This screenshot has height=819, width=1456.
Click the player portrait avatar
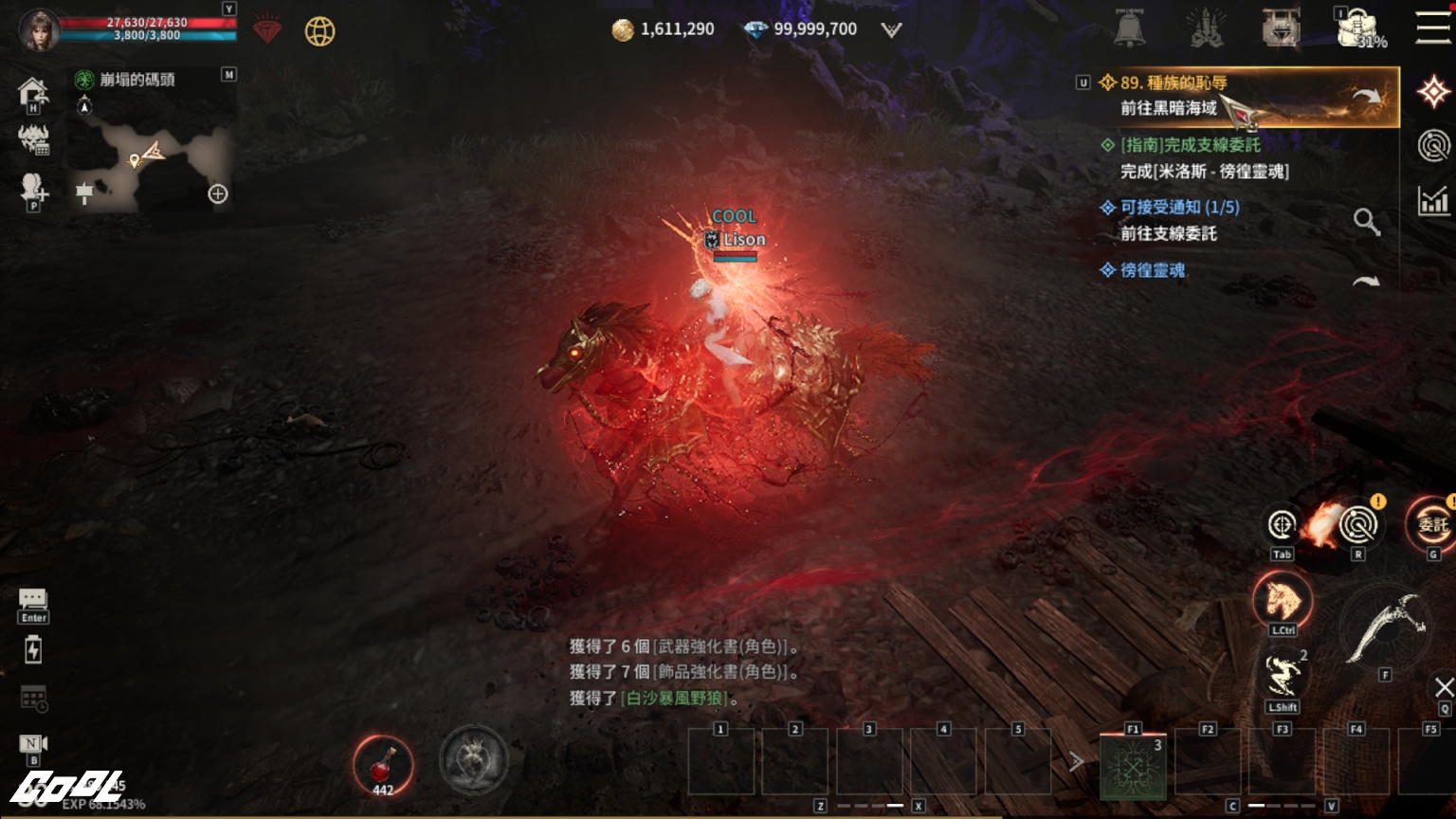pos(40,29)
